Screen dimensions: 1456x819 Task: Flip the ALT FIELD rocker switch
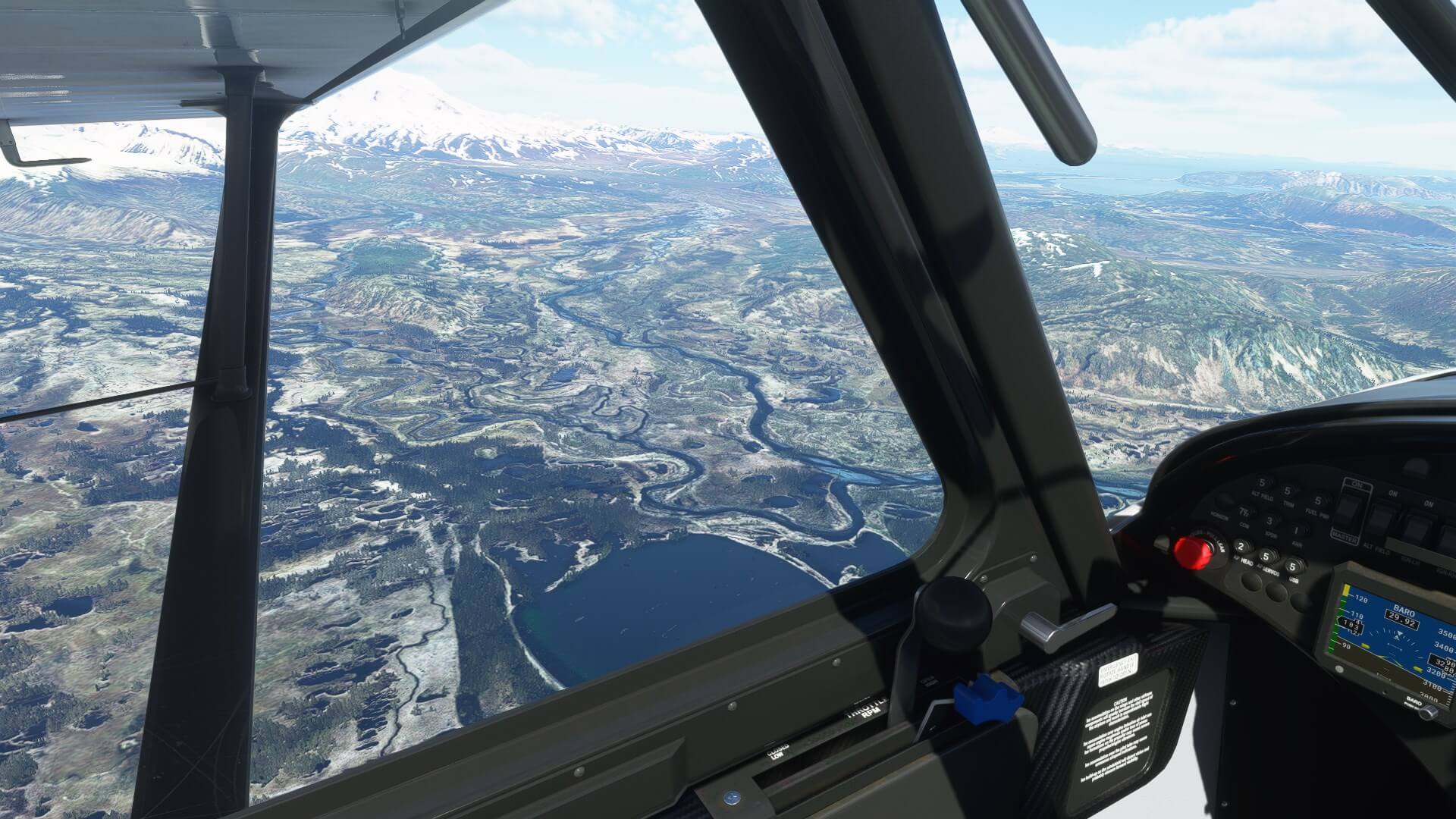tap(1382, 521)
